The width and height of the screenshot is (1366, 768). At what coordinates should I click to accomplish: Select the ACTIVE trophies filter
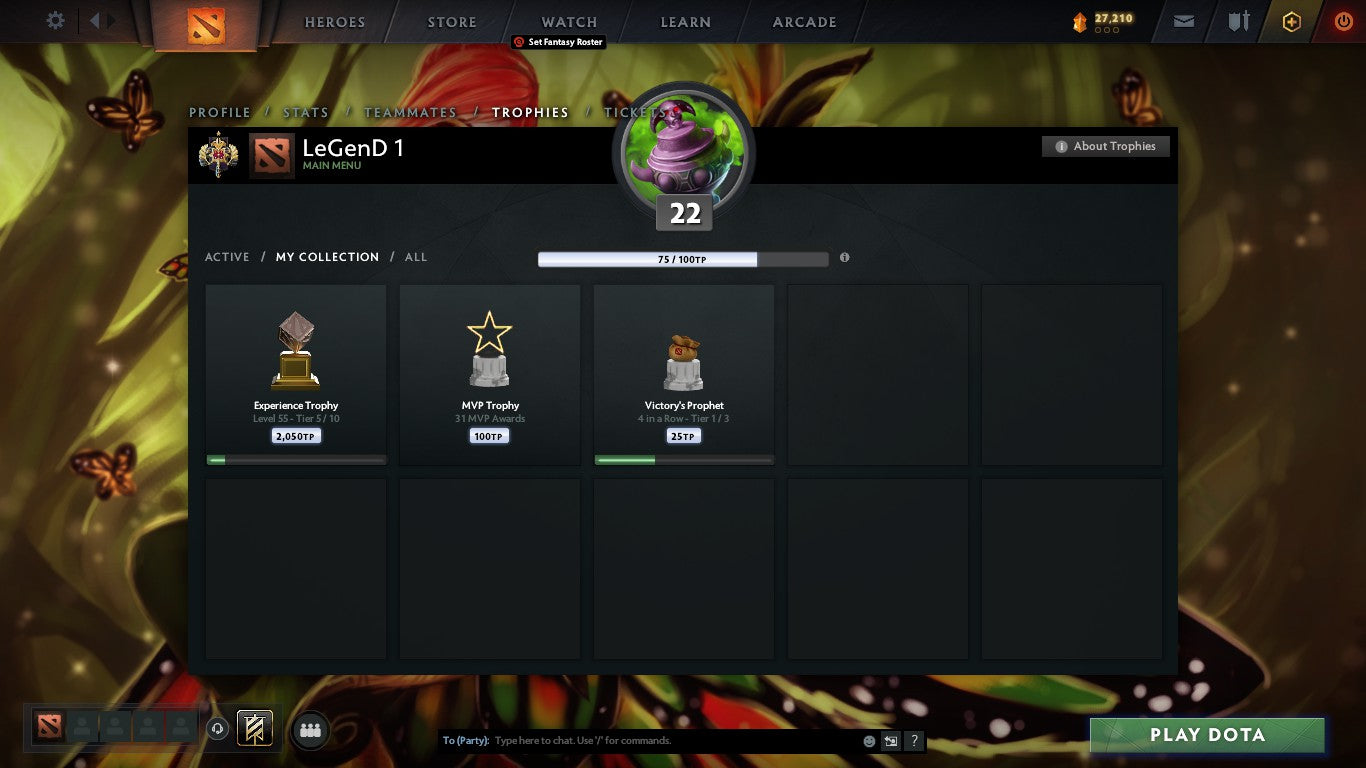(227, 257)
